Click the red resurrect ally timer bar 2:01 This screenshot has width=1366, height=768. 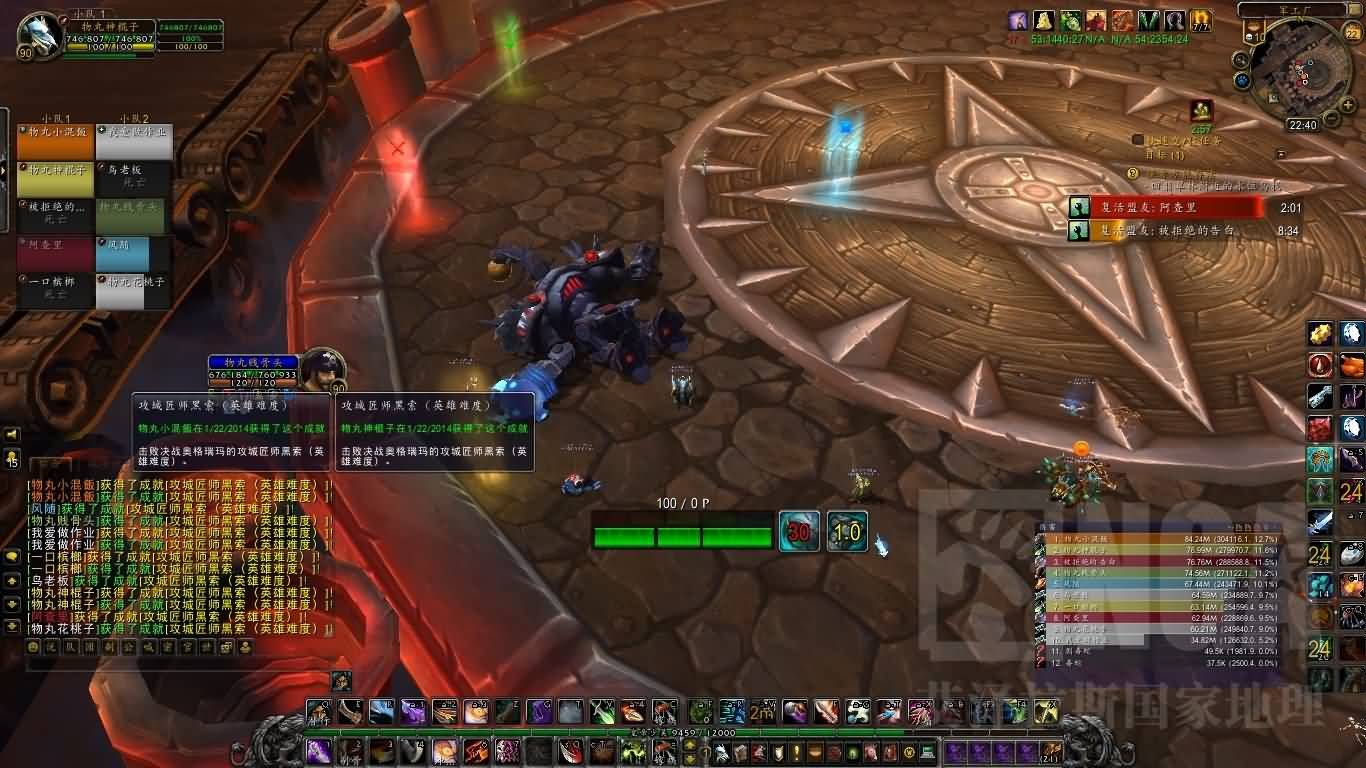pos(1165,207)
